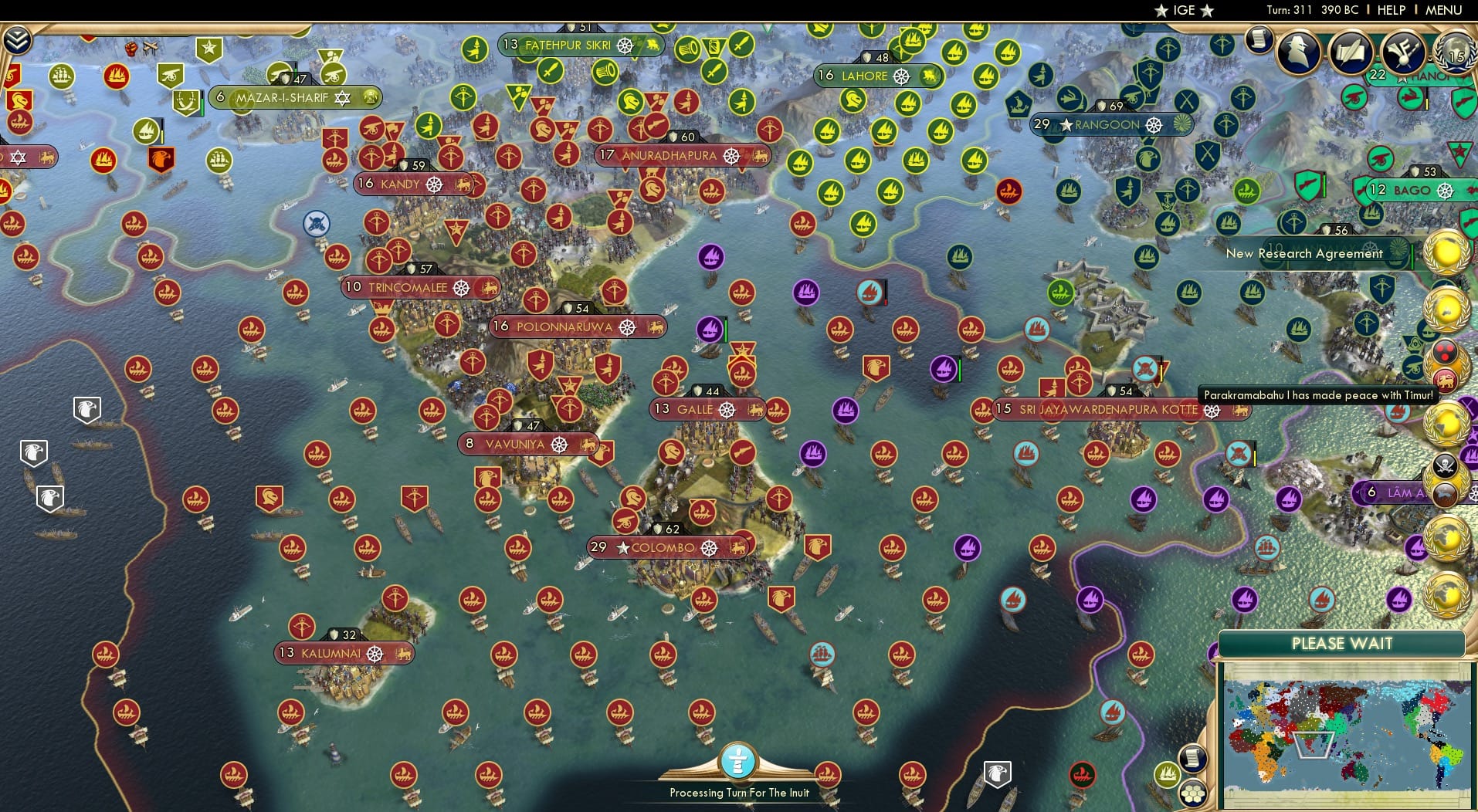Click the viewport rectangle on the minimap
Image resolution: width=1478 pixels, height=812 pixels.
tap(1313, 745)
